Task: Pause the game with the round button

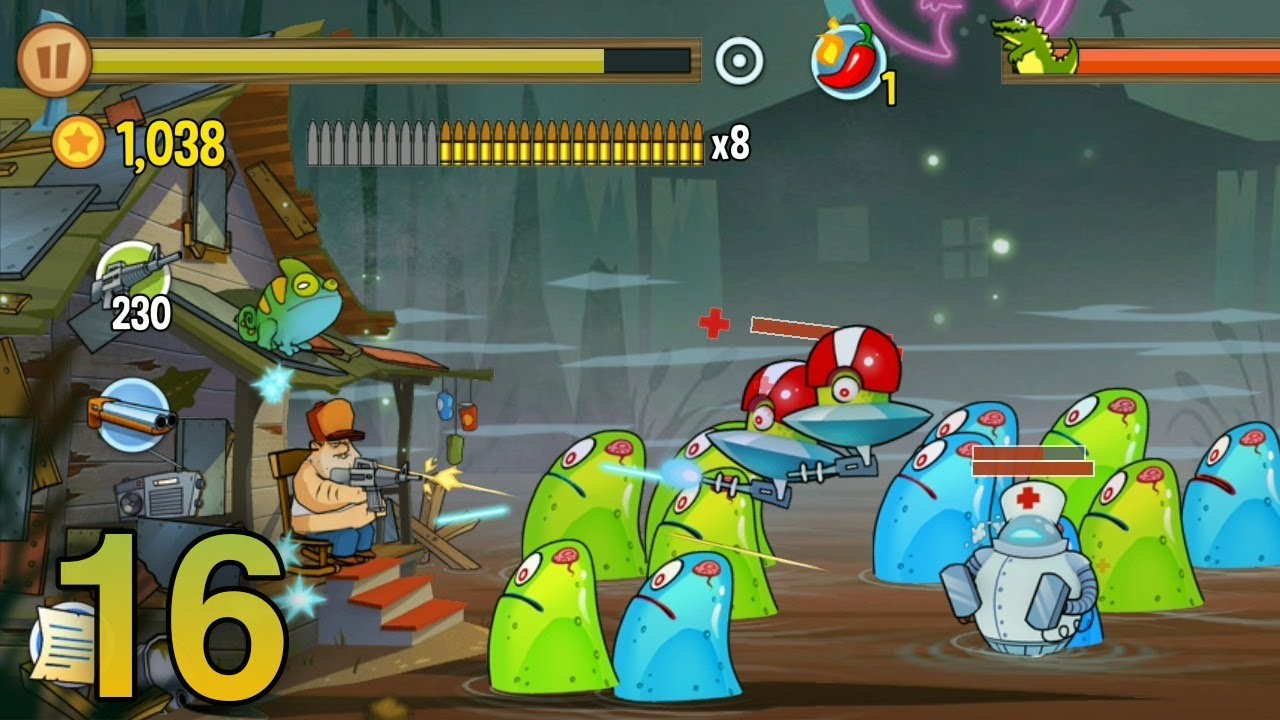Action: (x=54, y=59)
